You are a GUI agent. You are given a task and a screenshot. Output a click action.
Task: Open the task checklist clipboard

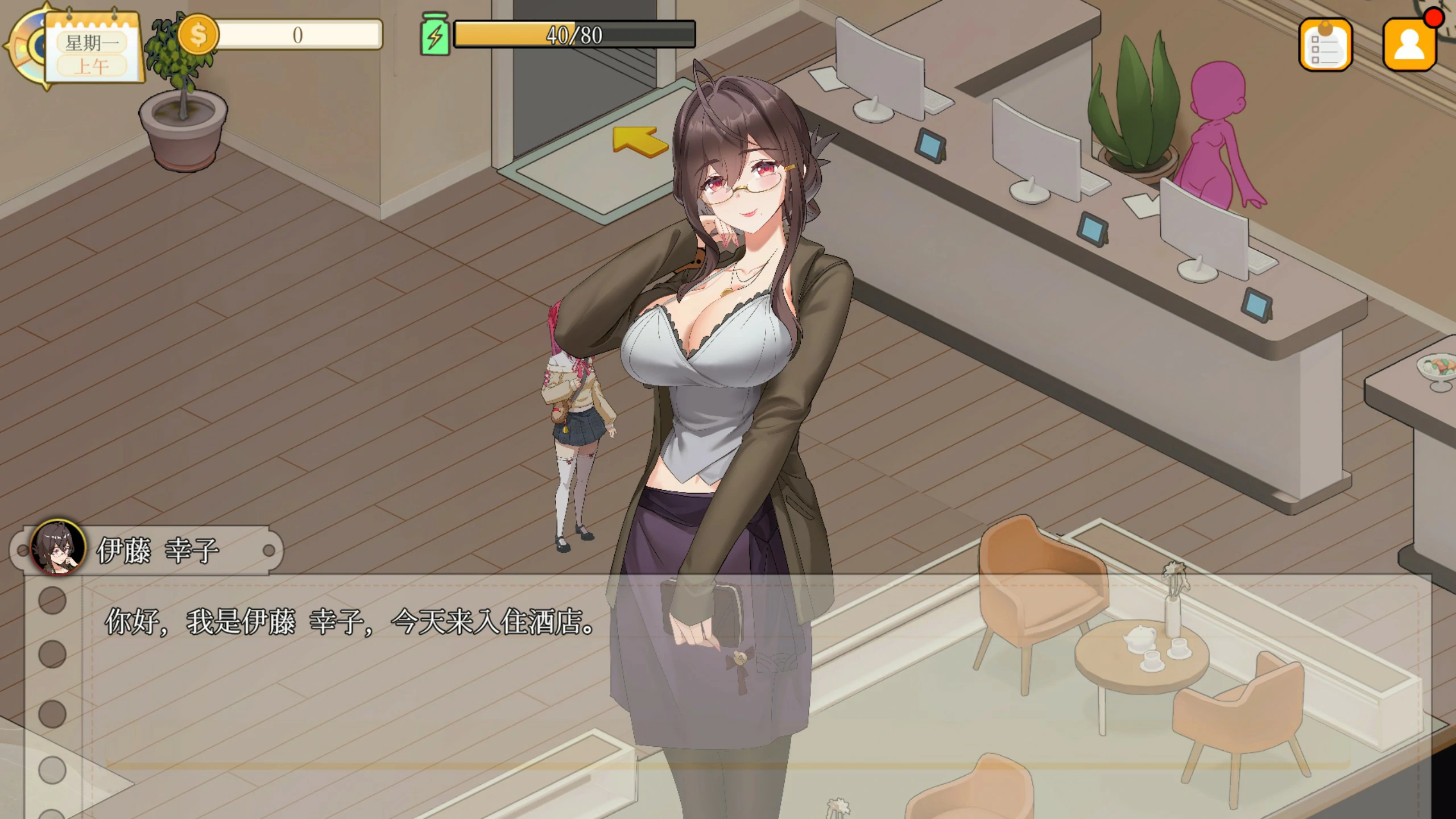1325,45
